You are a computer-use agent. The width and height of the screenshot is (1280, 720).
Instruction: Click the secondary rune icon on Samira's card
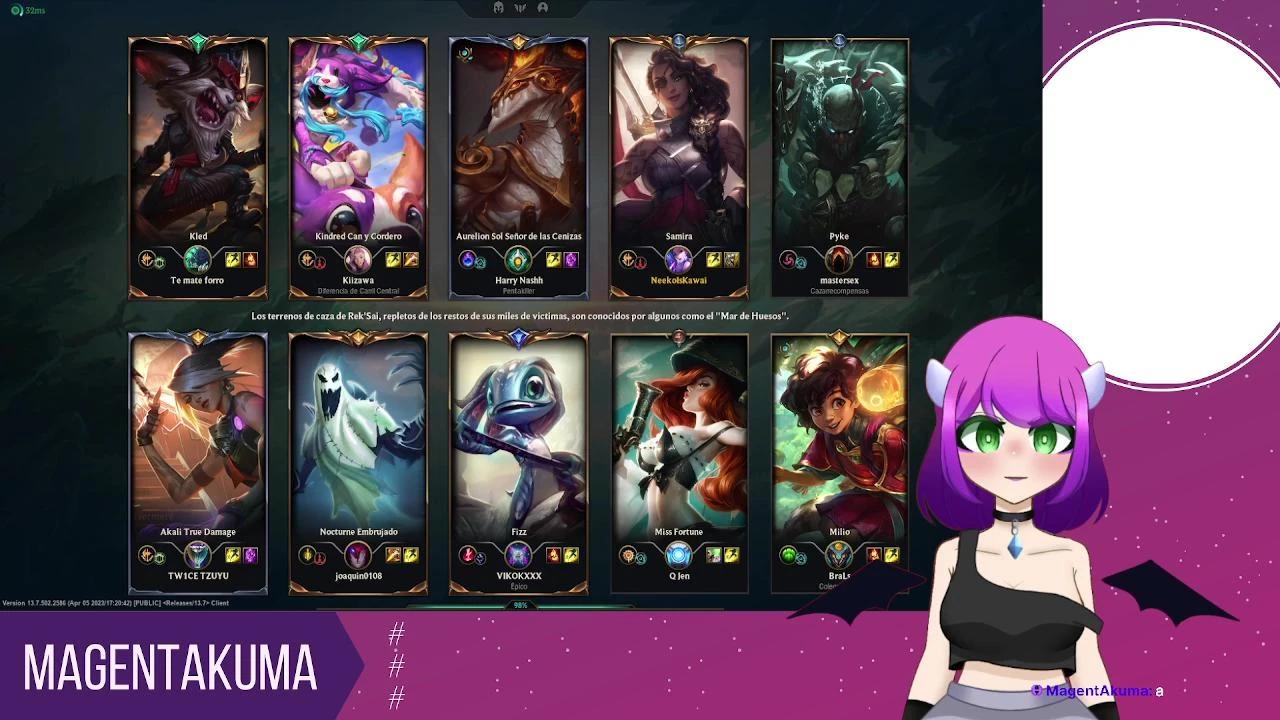point(641,261)
